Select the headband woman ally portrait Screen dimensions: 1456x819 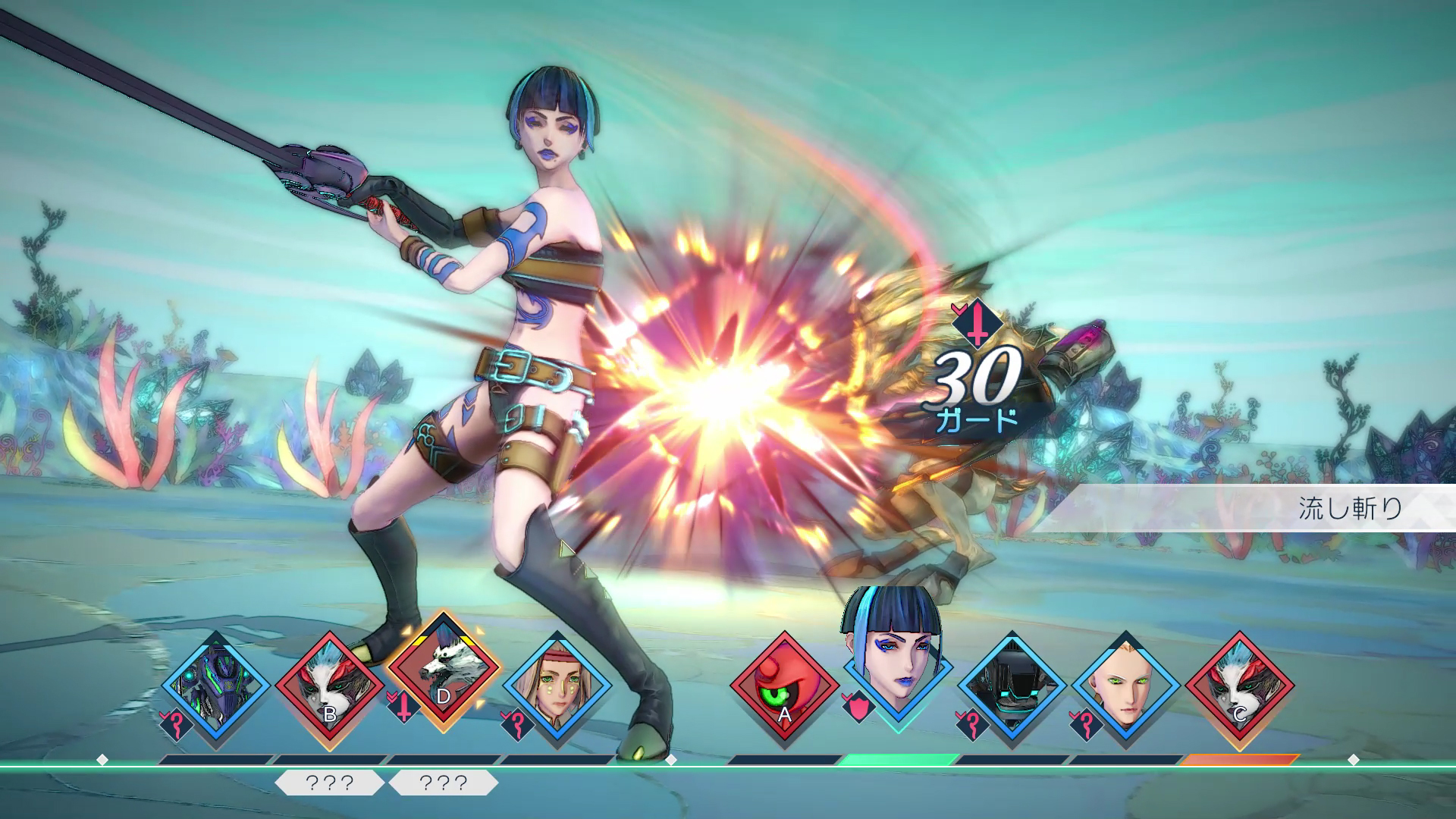[557, 687]
